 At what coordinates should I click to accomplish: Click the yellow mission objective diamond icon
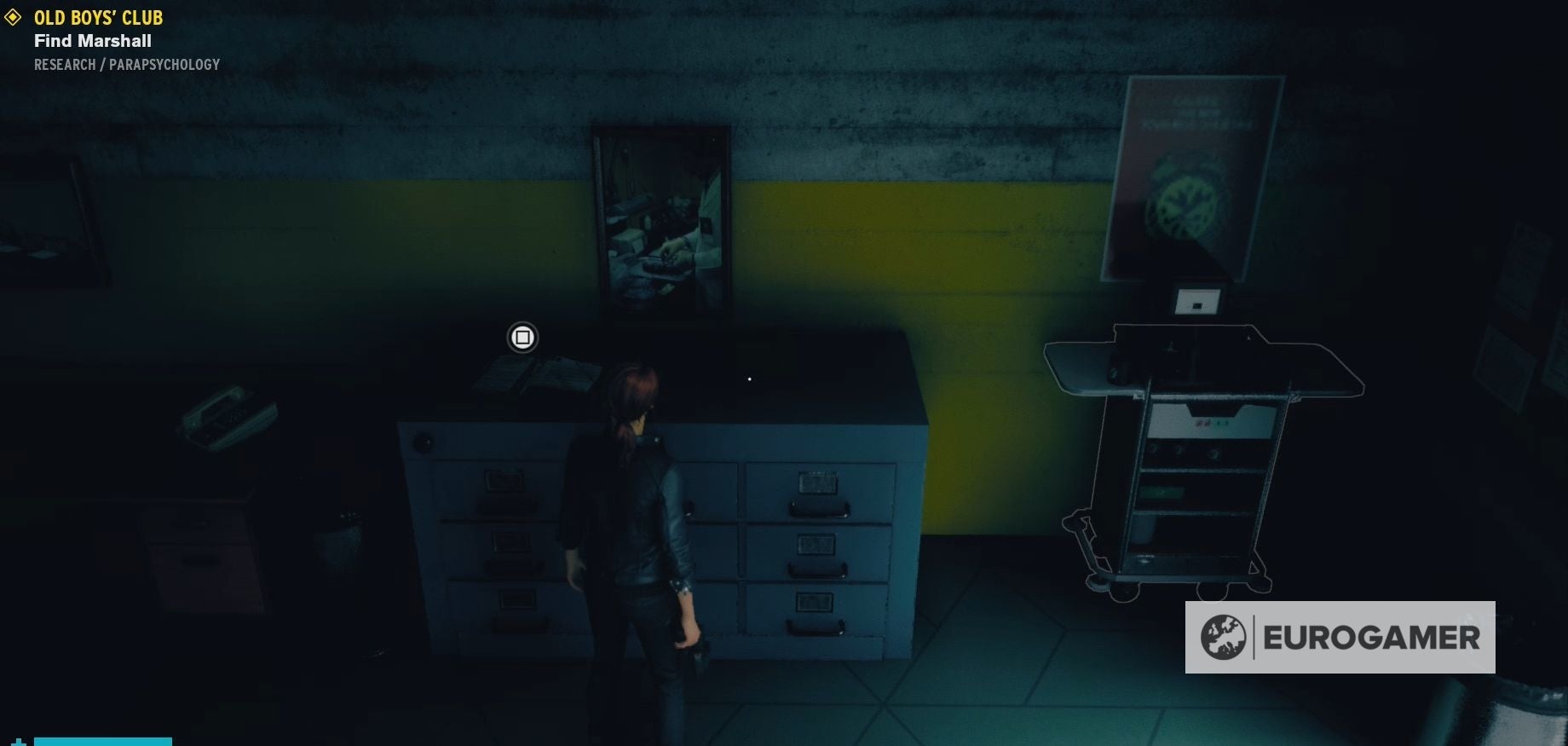point(12,17)
